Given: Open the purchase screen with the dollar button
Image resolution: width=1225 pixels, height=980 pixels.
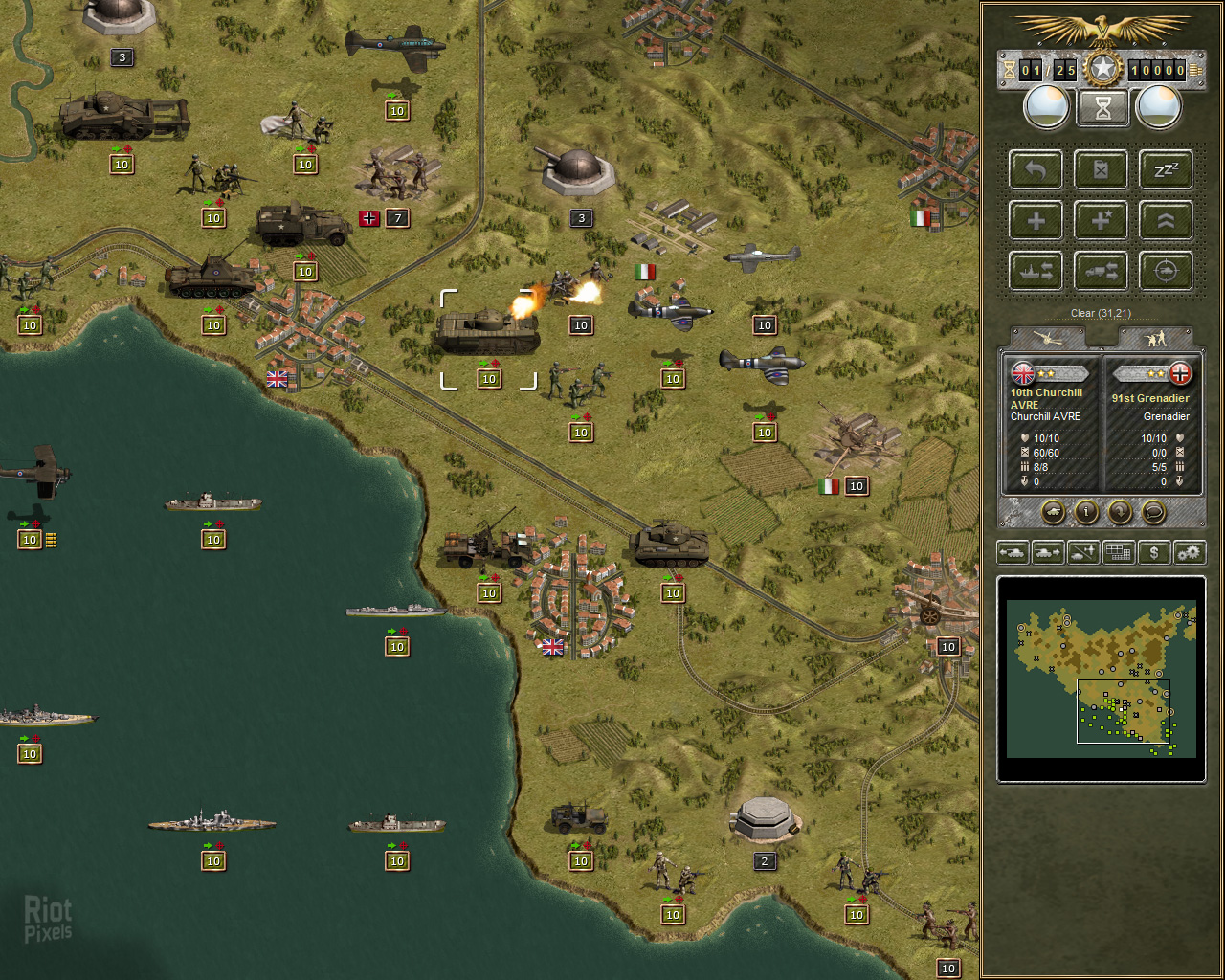Looking at the screenshot, I should (1154, 552).
